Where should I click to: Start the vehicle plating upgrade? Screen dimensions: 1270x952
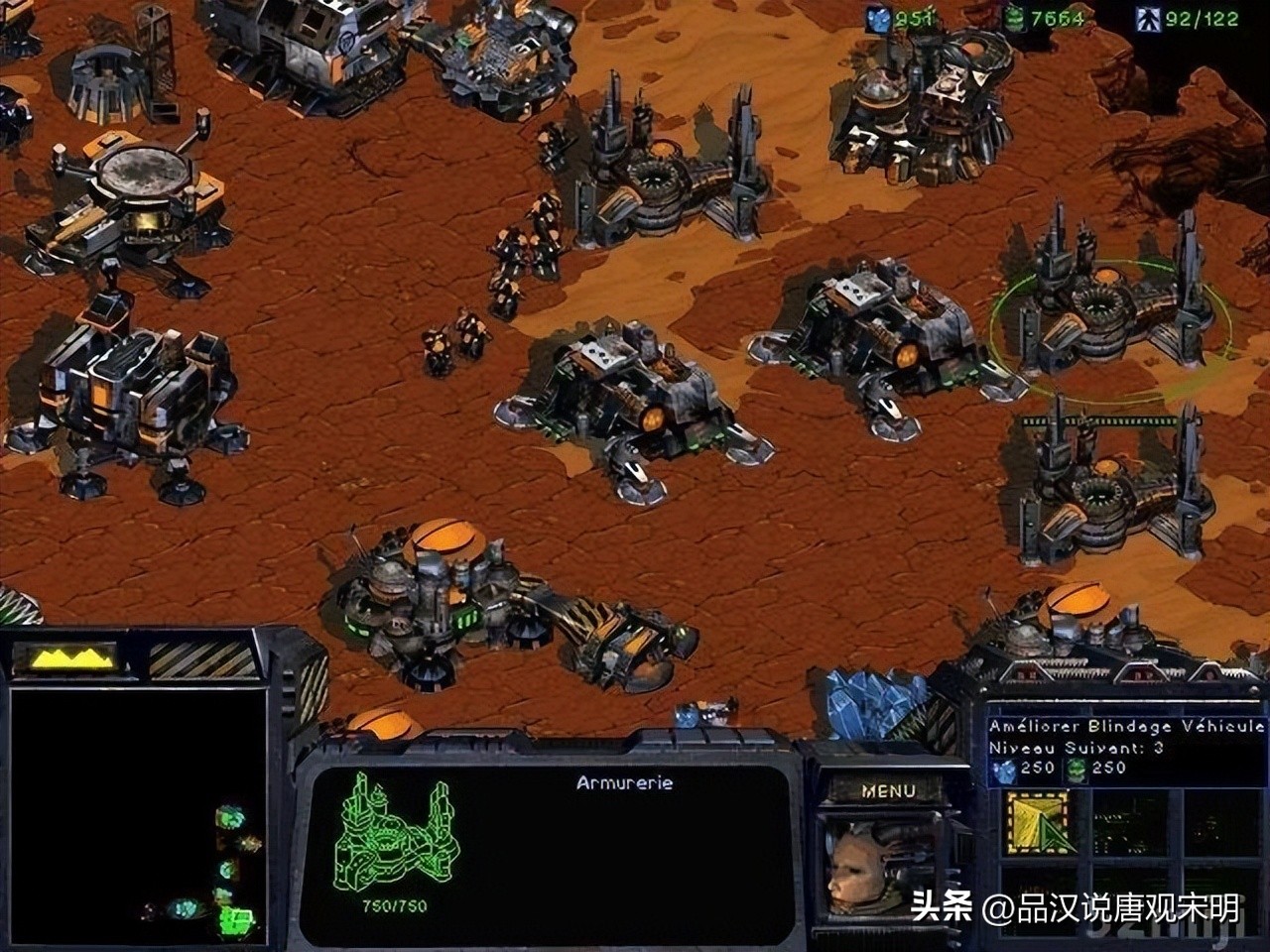[x=1038, y=822]
